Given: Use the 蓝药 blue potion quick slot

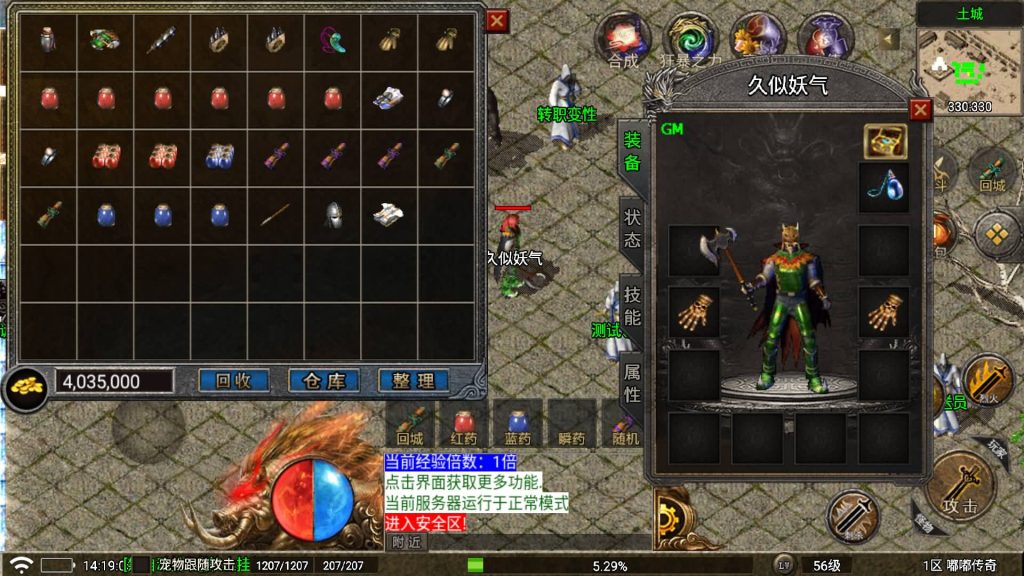Looking at the screenshot, I should point(517,424).
